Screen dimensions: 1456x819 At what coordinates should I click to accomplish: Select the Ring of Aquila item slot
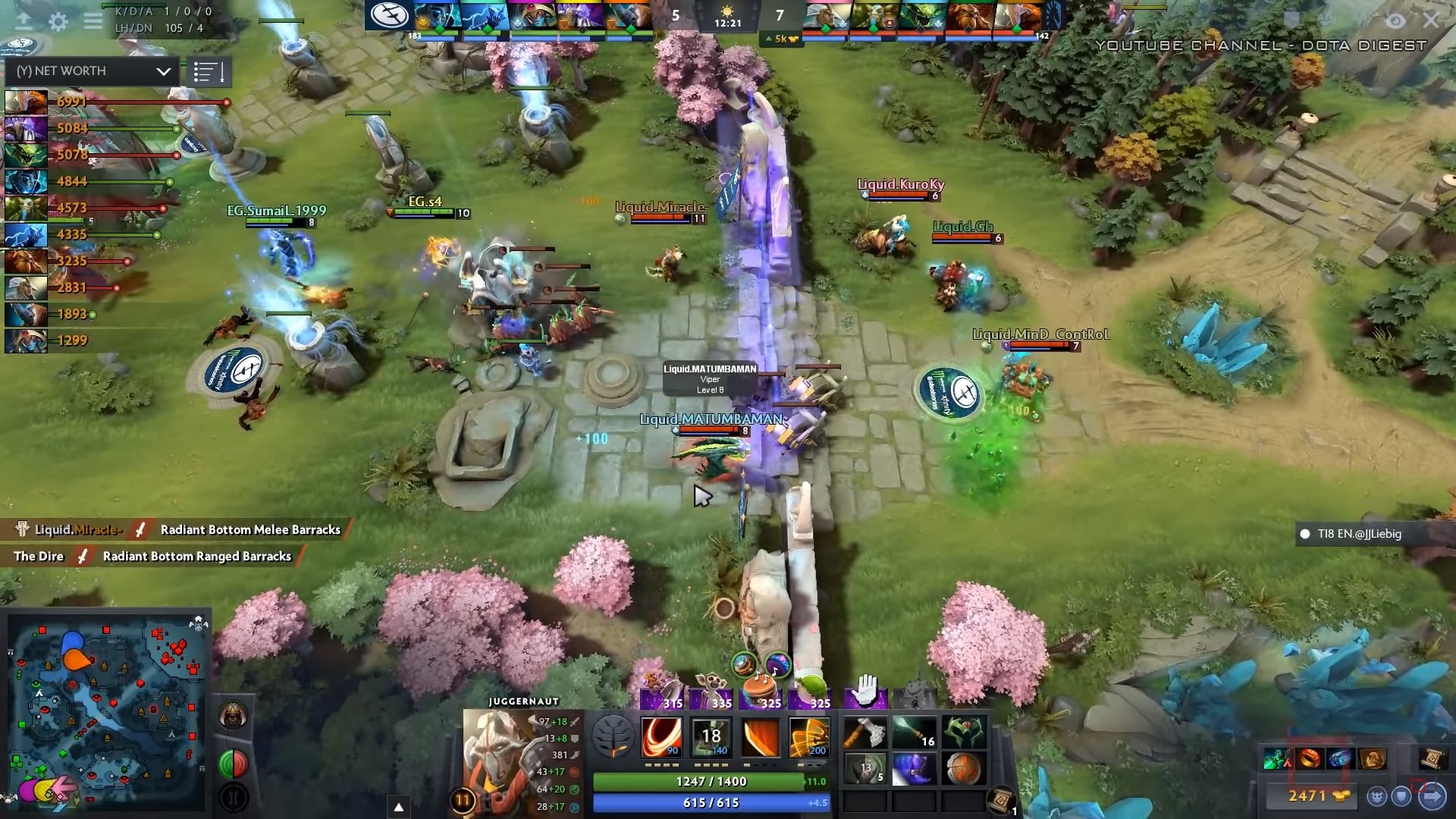click(x=964, y=733)
